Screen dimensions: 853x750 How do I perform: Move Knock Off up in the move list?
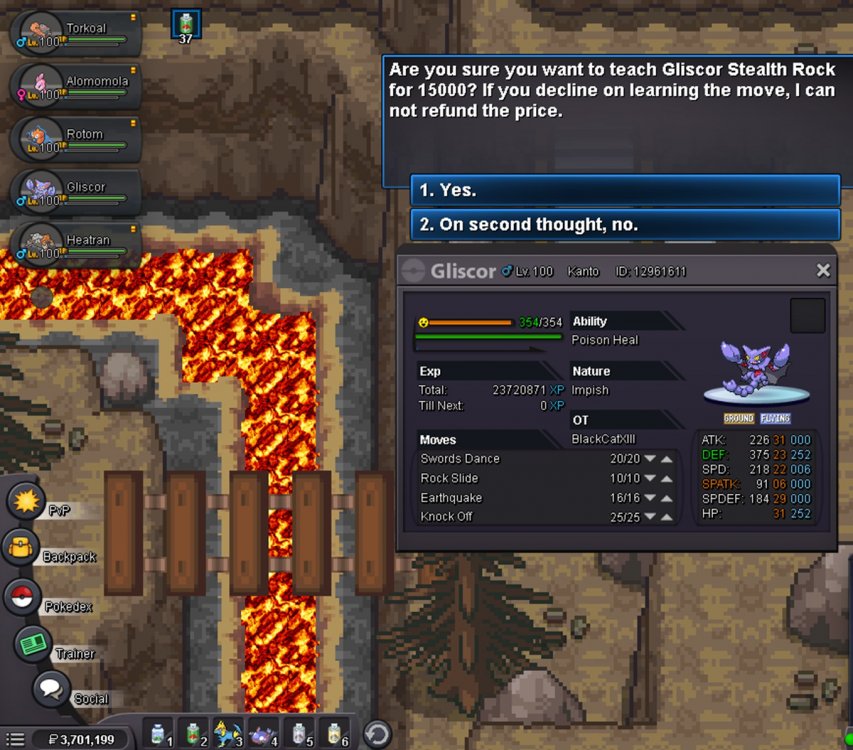click(x=666, y=517)
